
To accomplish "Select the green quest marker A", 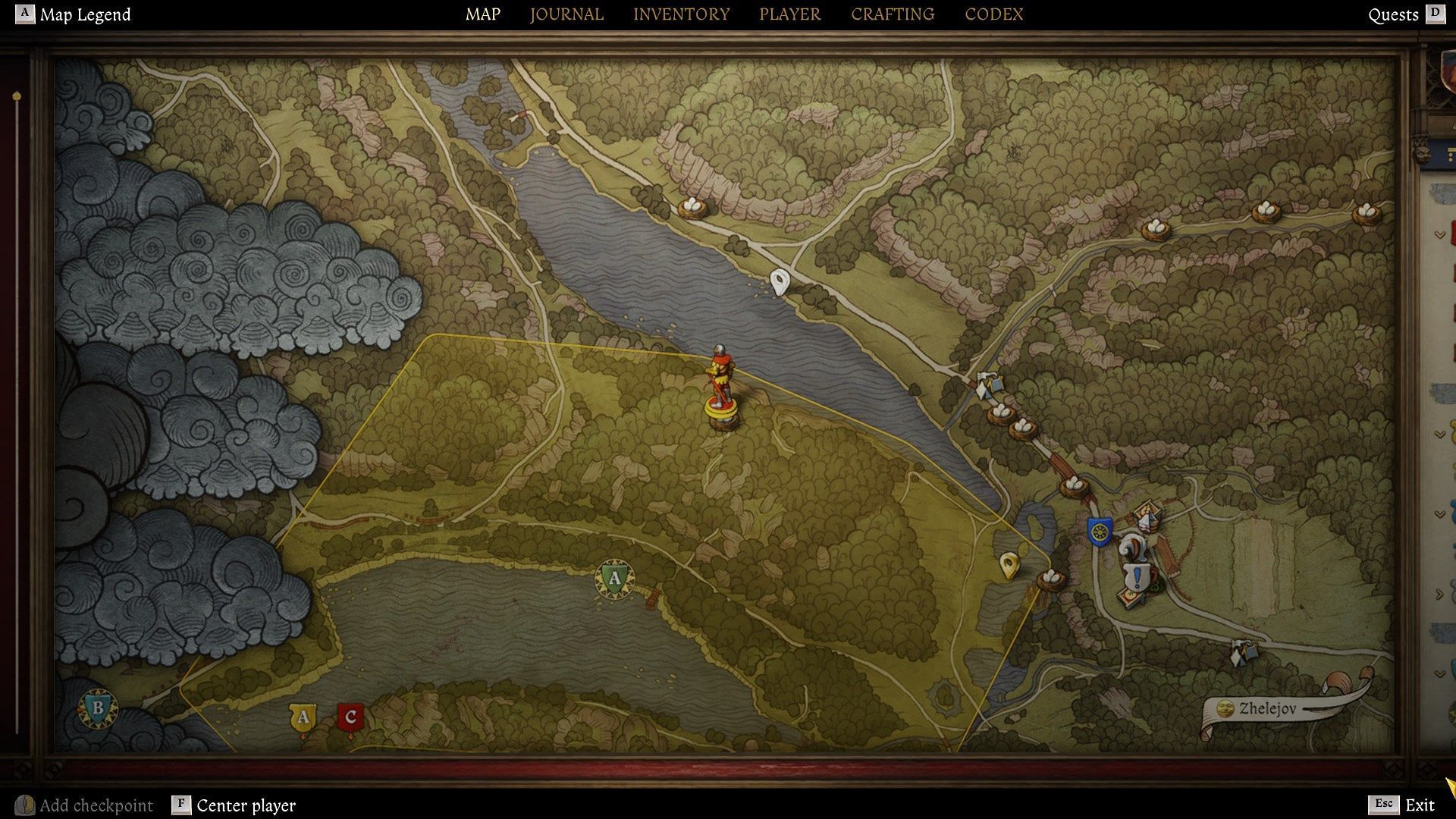I will click(x=614, y=579).
